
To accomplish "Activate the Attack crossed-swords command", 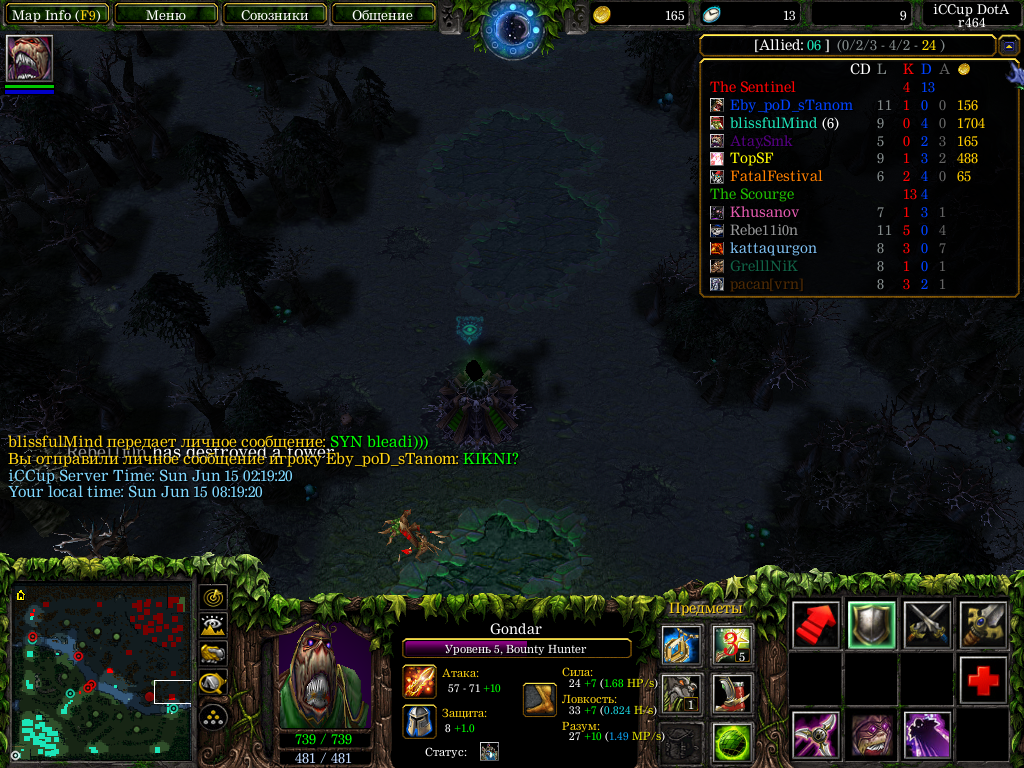I will (927, 625).
